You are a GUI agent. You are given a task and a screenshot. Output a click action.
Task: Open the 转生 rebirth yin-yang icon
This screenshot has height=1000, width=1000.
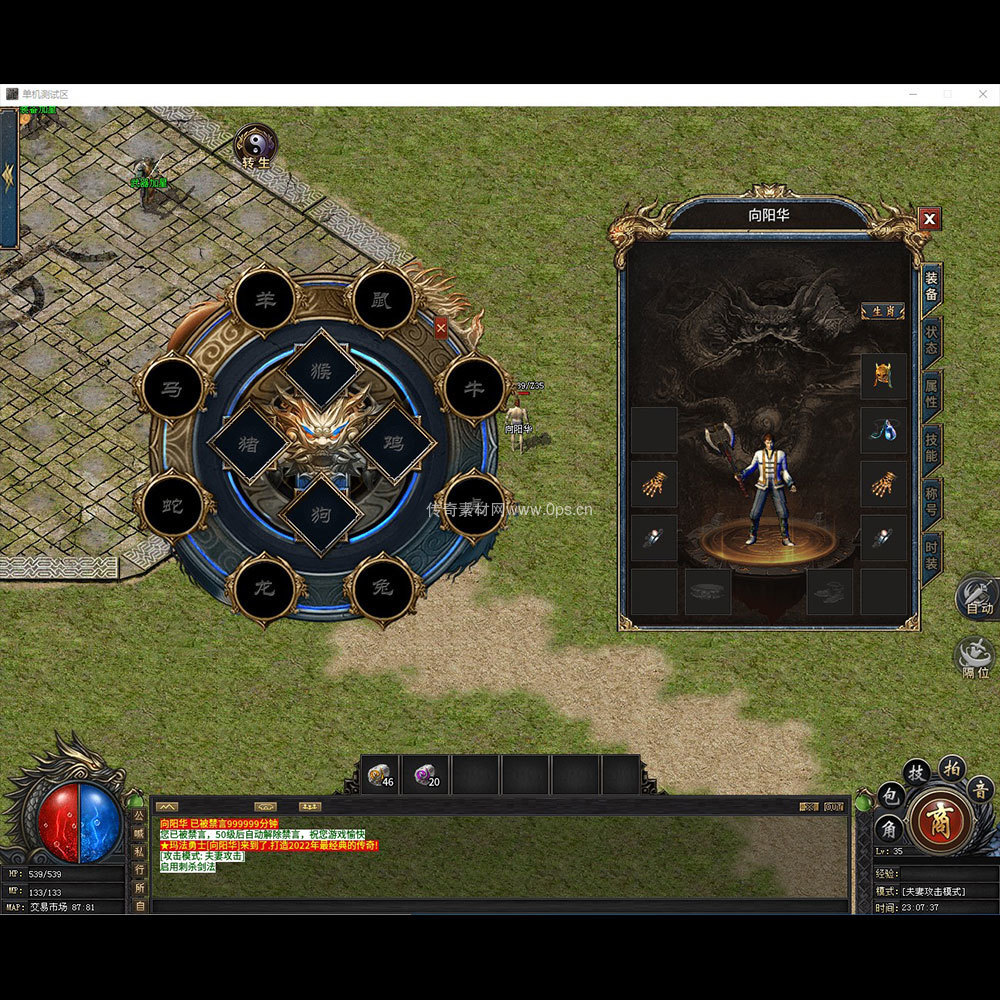pos(255,145)
